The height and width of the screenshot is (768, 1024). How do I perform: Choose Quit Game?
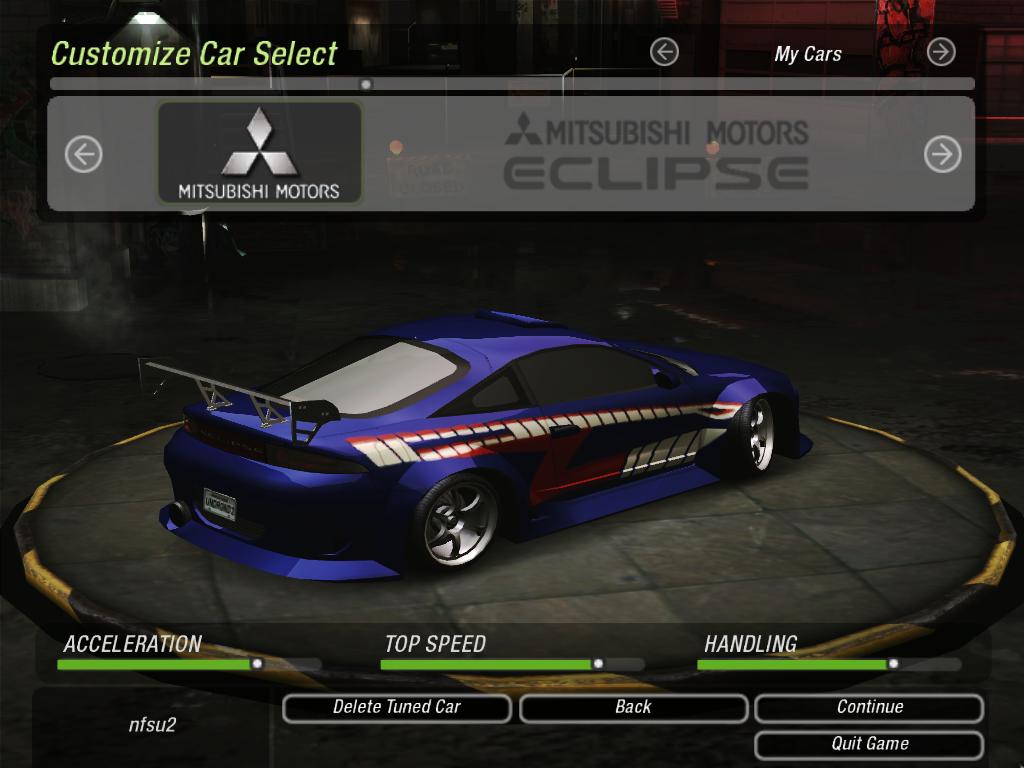pos(869,744)
